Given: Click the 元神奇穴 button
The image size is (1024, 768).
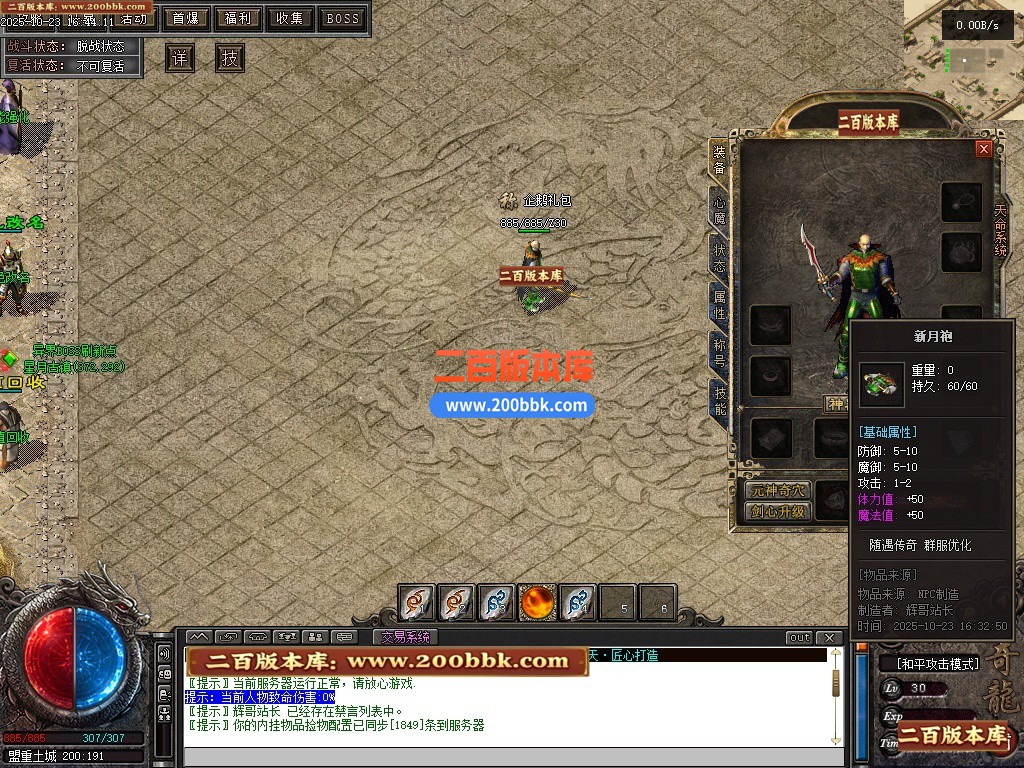Looking at the screenshot, I should coord(778,490).
